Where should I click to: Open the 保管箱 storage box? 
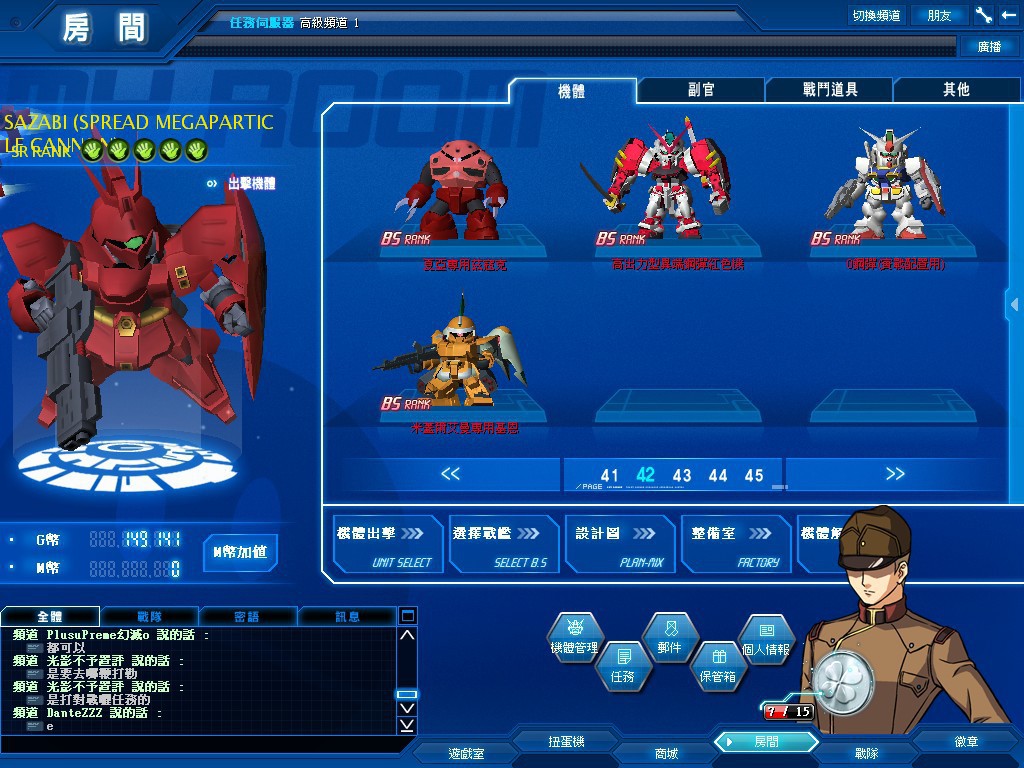717,665
